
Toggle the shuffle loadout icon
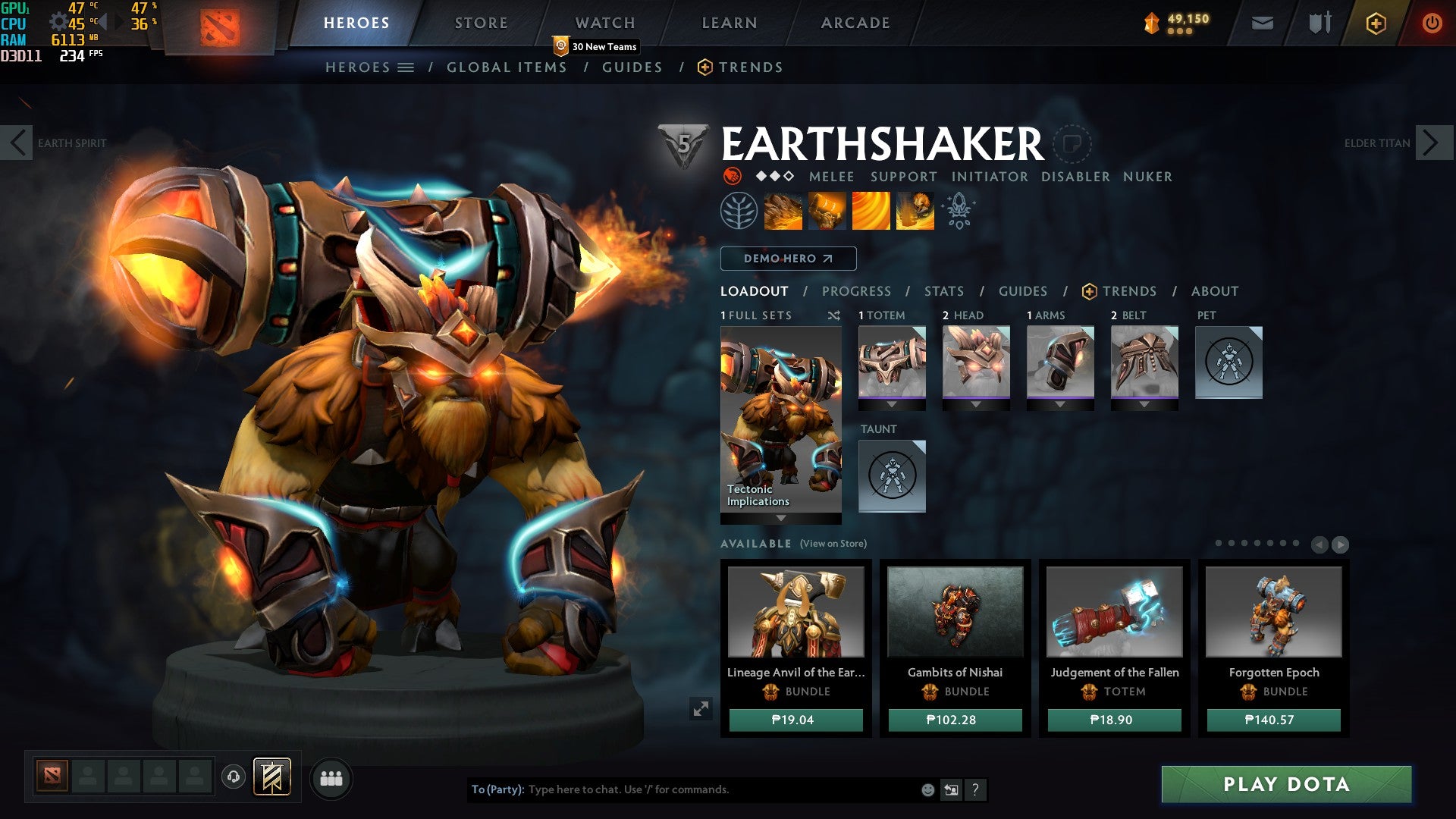point(834,315)
